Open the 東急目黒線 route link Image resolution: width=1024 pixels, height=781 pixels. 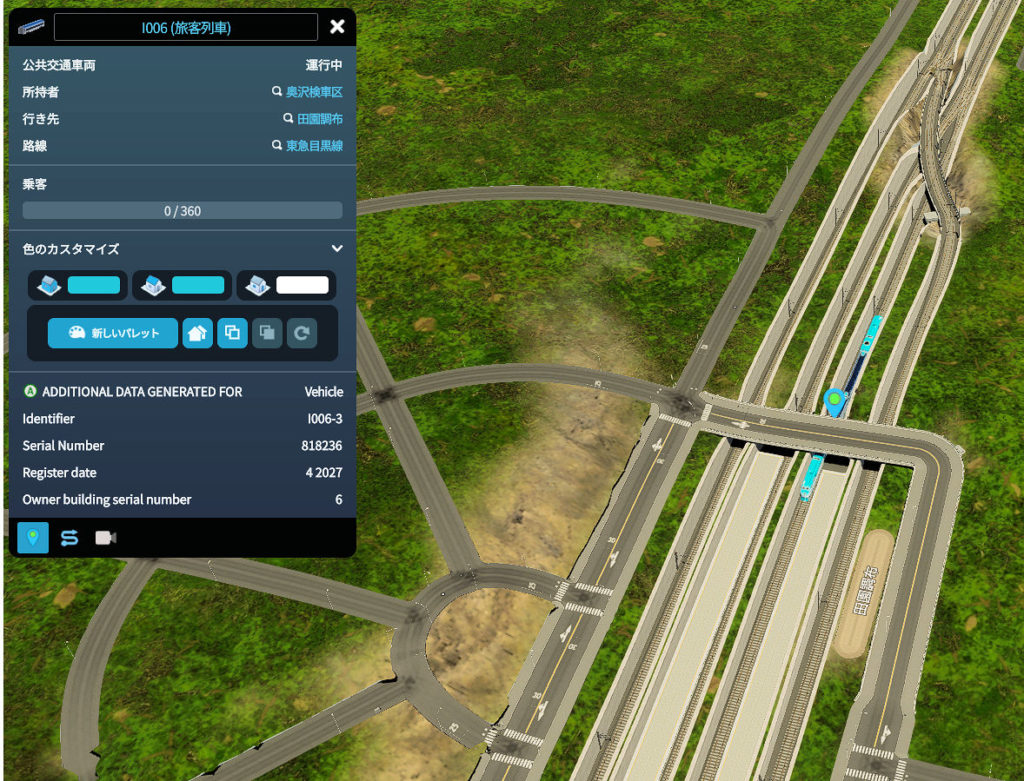(x=314, y=146)
